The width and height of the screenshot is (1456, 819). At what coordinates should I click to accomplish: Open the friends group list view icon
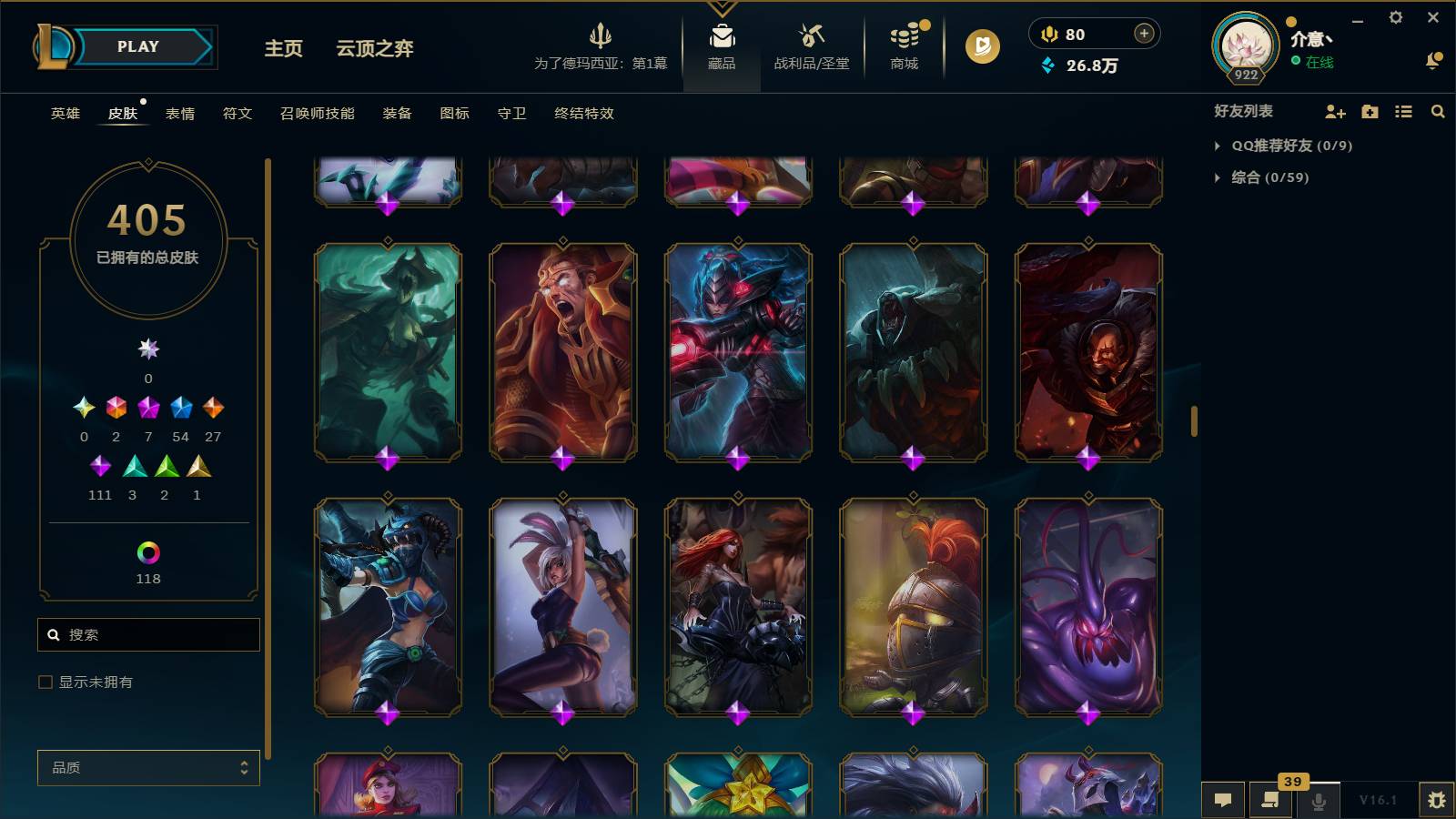pos(1402,111)
